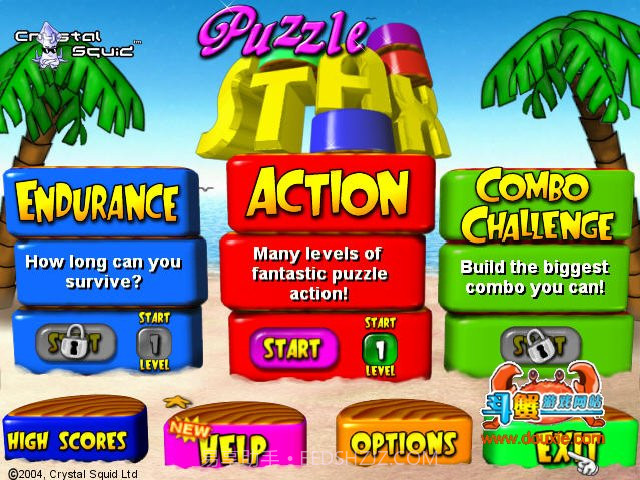Change the Endurance start level number

click(154, 343)
